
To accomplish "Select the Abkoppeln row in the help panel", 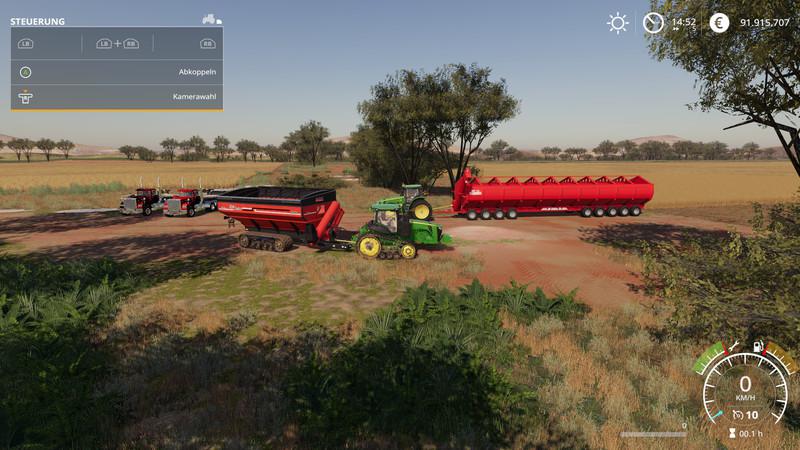I will click(x=117, y=72).
